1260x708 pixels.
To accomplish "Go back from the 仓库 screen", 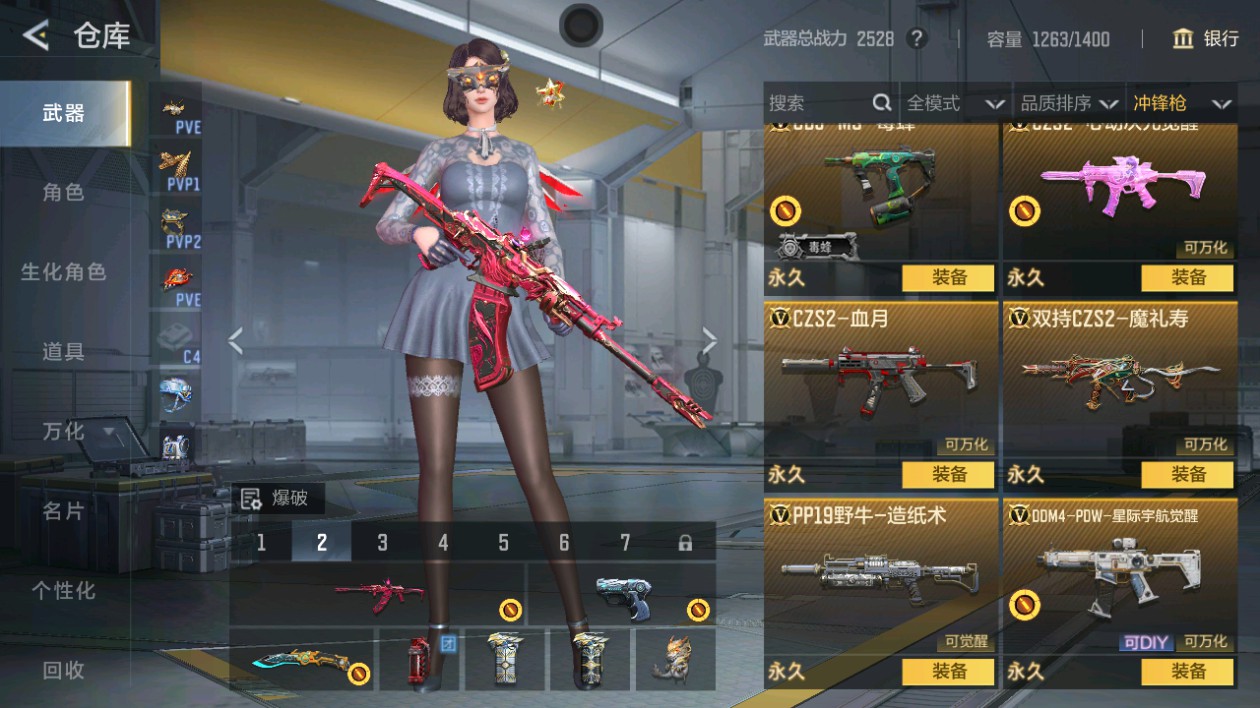I will pyautogui.click(x=36, y=37).
